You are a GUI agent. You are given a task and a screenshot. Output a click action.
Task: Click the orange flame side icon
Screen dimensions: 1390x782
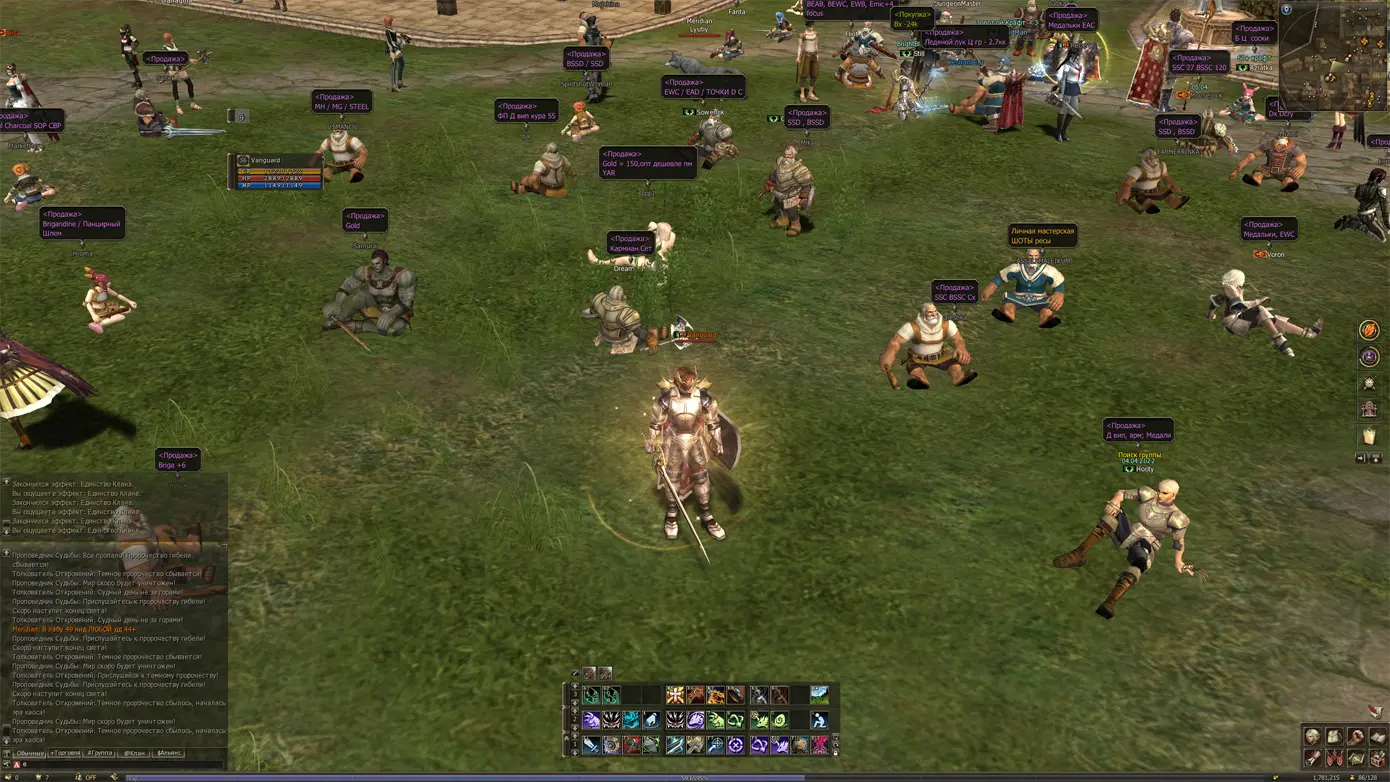[1369, 331]
